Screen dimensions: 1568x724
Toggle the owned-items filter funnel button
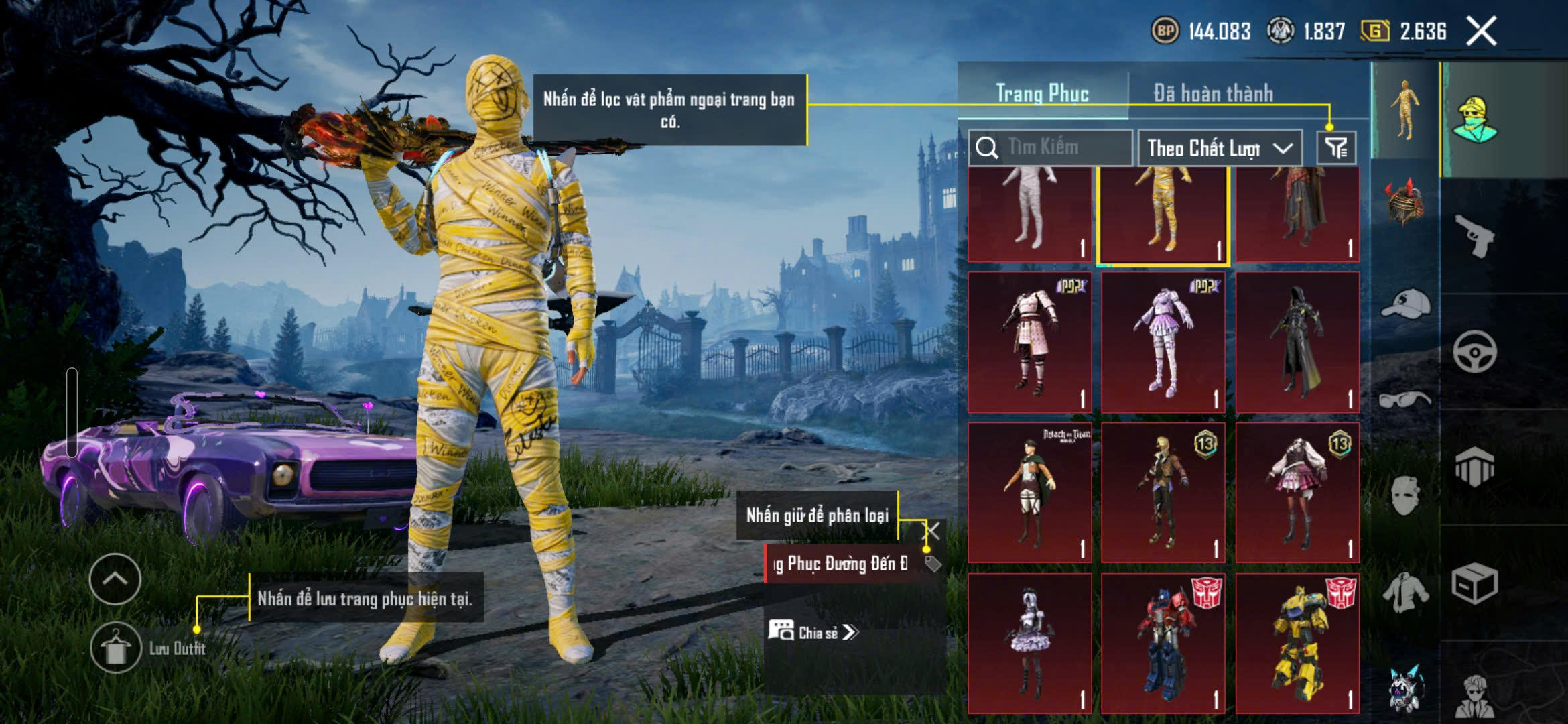click(x=1336, y=147)
